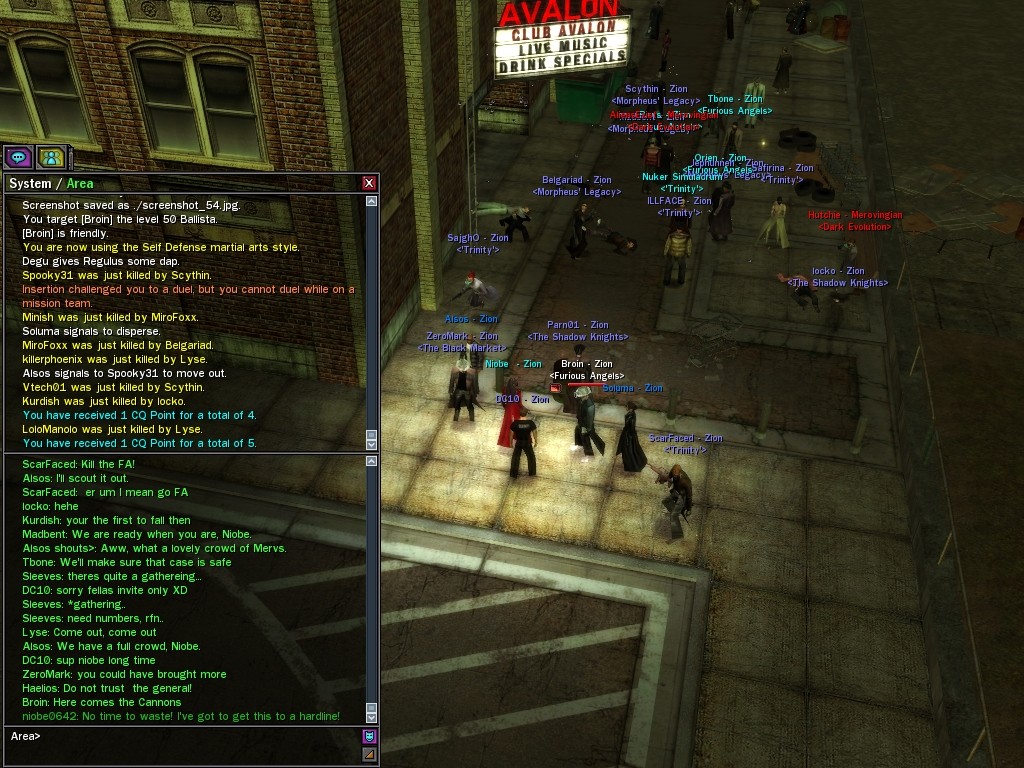
Task: Click area chat scroll-up arrow
Action: [372, 461]
